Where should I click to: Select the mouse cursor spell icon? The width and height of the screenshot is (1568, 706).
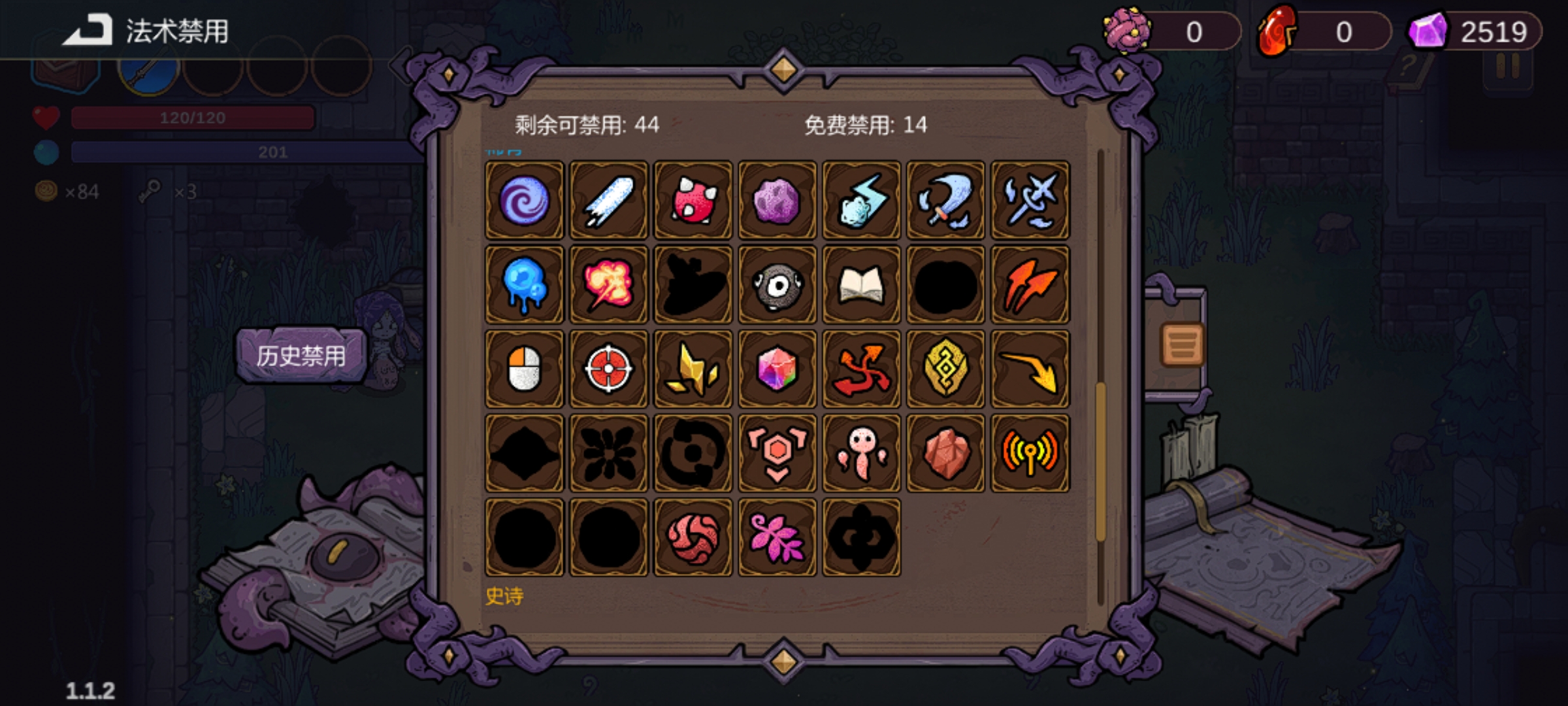coord(523,368)
